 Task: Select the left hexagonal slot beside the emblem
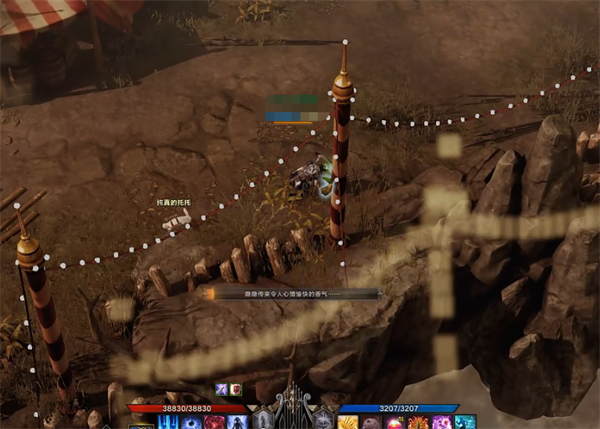(x=263, y=418)
